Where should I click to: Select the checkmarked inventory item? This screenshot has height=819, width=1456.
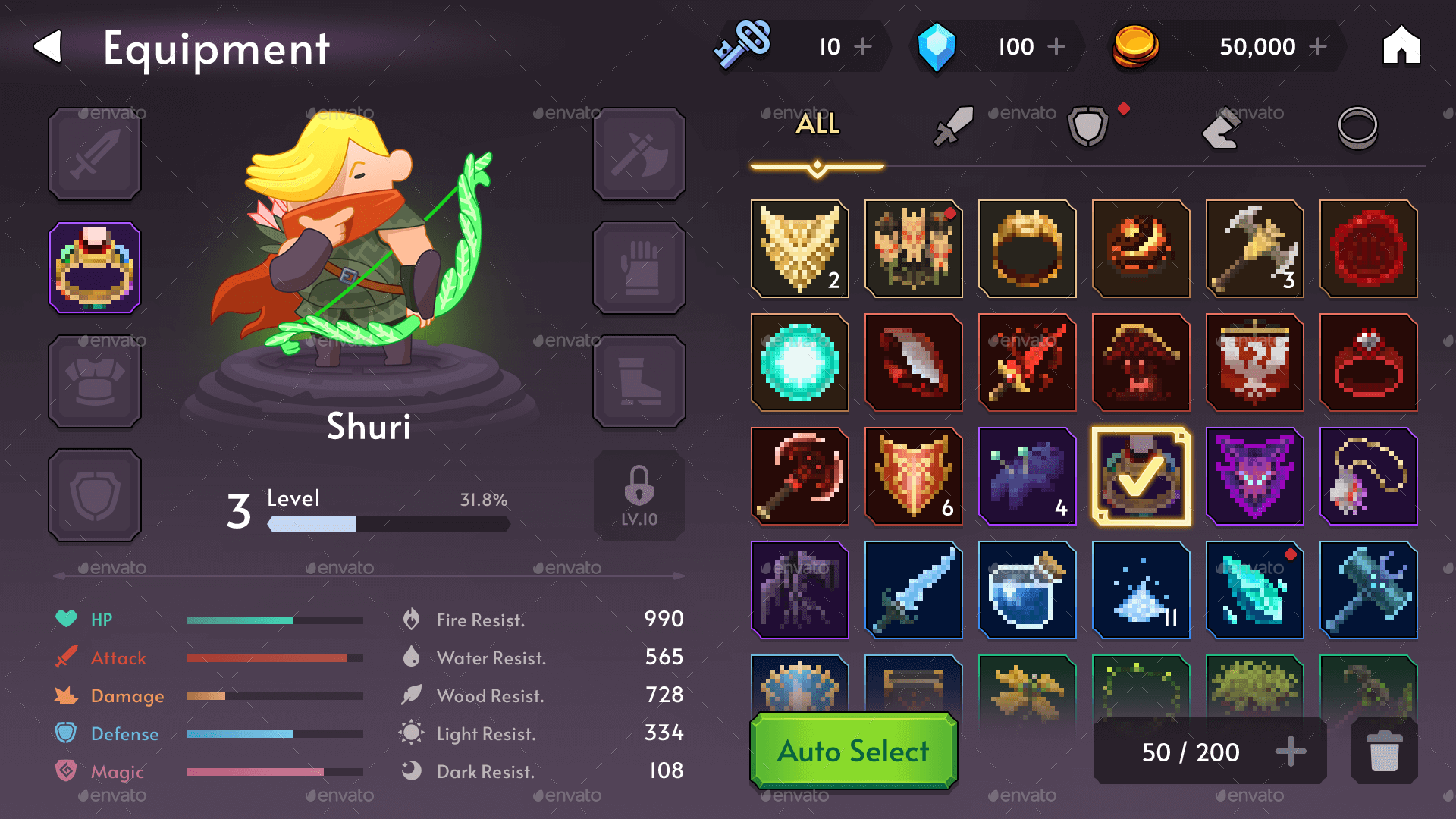click(x=1141, y=476)
